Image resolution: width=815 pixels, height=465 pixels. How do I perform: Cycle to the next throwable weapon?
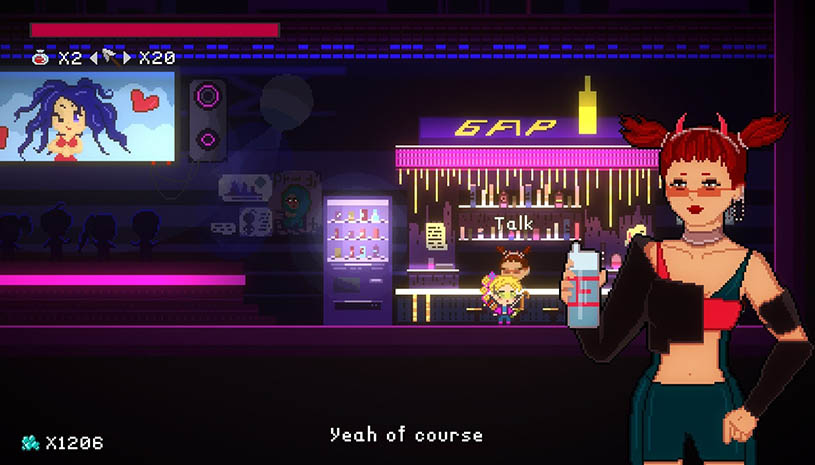tap(127, 57)
